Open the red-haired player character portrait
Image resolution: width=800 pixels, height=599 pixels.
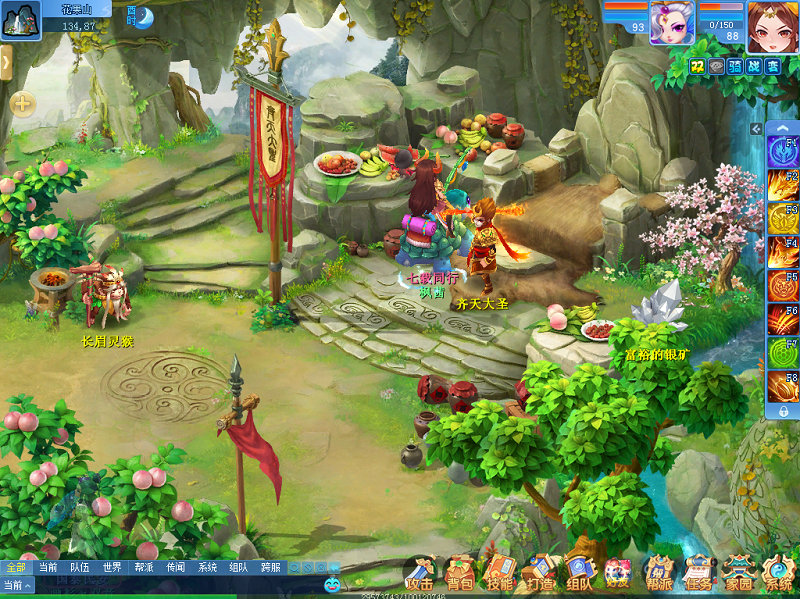click(x=771, y=22)
